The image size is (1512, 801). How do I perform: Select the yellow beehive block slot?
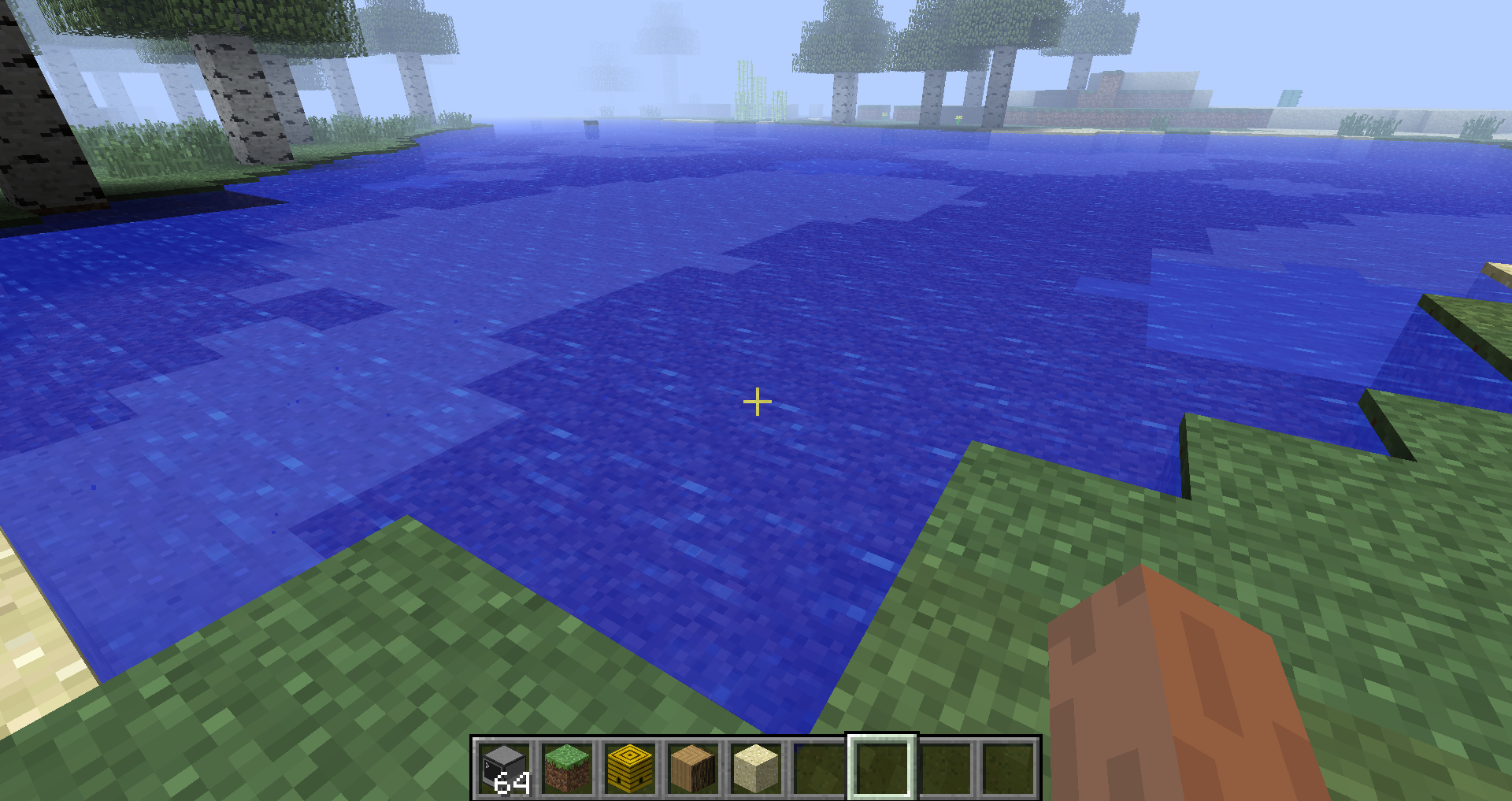click(630, 768)
